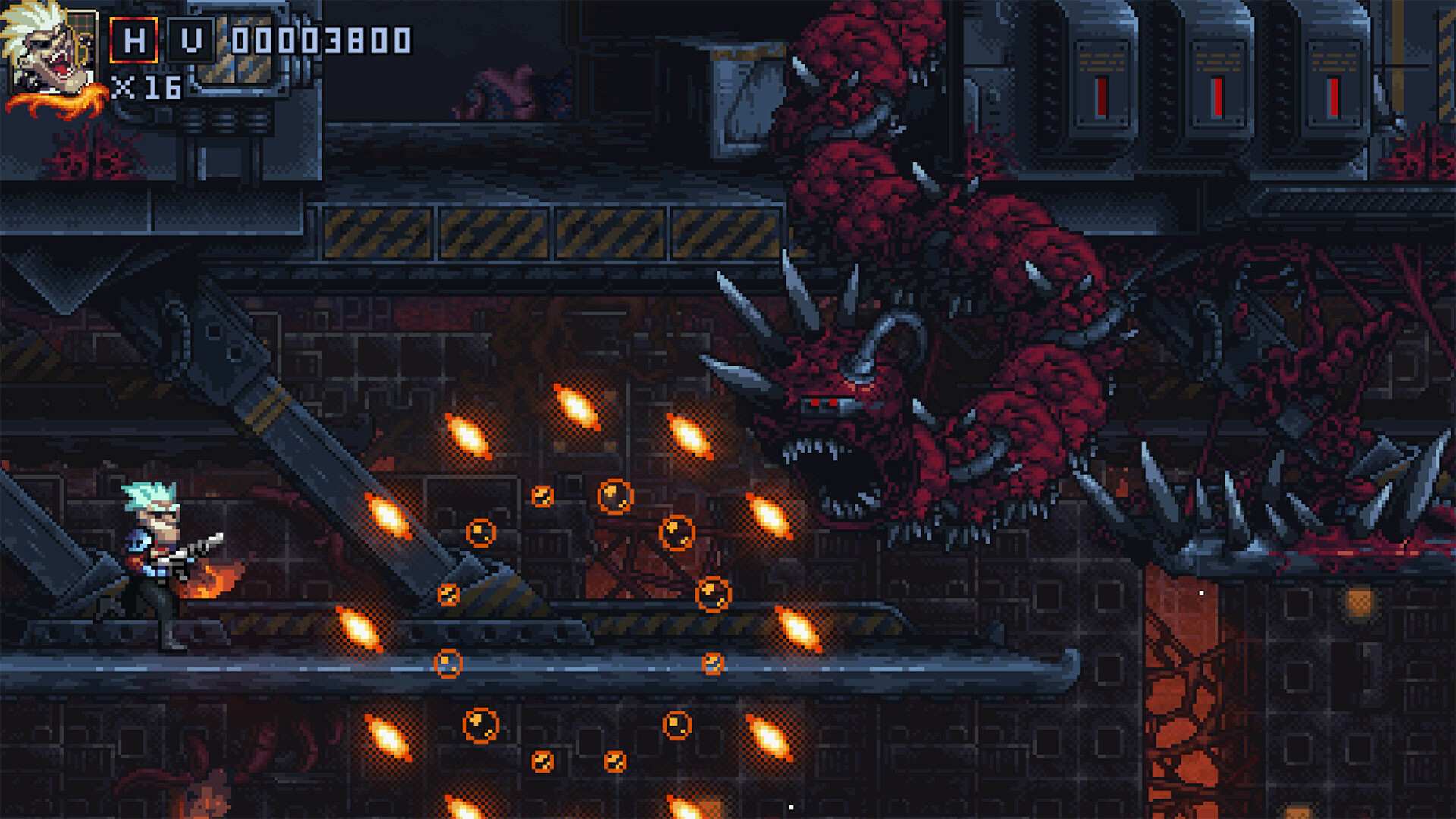The image size is (1456, 819).
Task: Toggle the rightmost red indicator light panel
Action: [1332, 83]
